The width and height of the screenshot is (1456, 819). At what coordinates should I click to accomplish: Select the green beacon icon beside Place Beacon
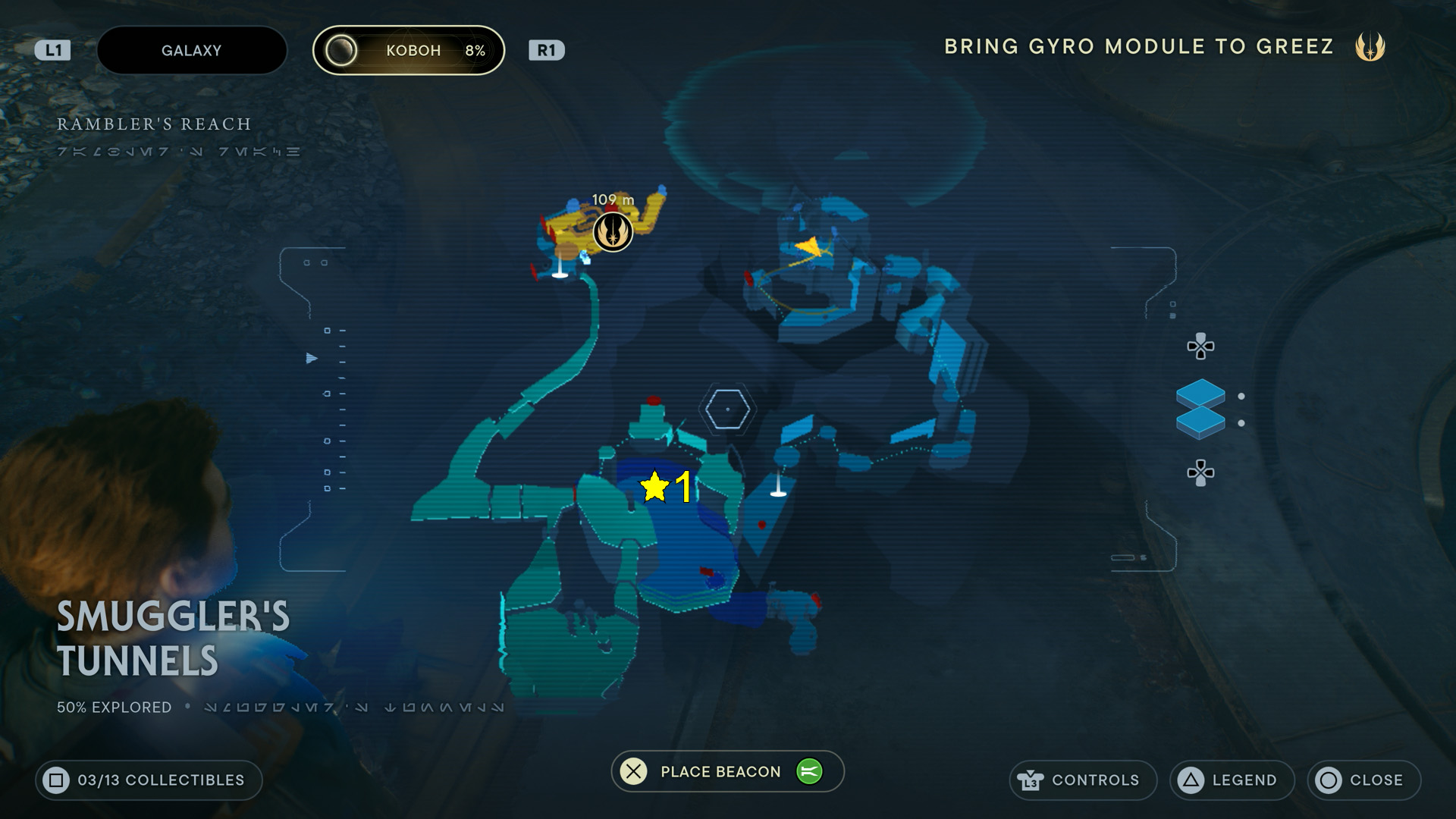(810, 771)
